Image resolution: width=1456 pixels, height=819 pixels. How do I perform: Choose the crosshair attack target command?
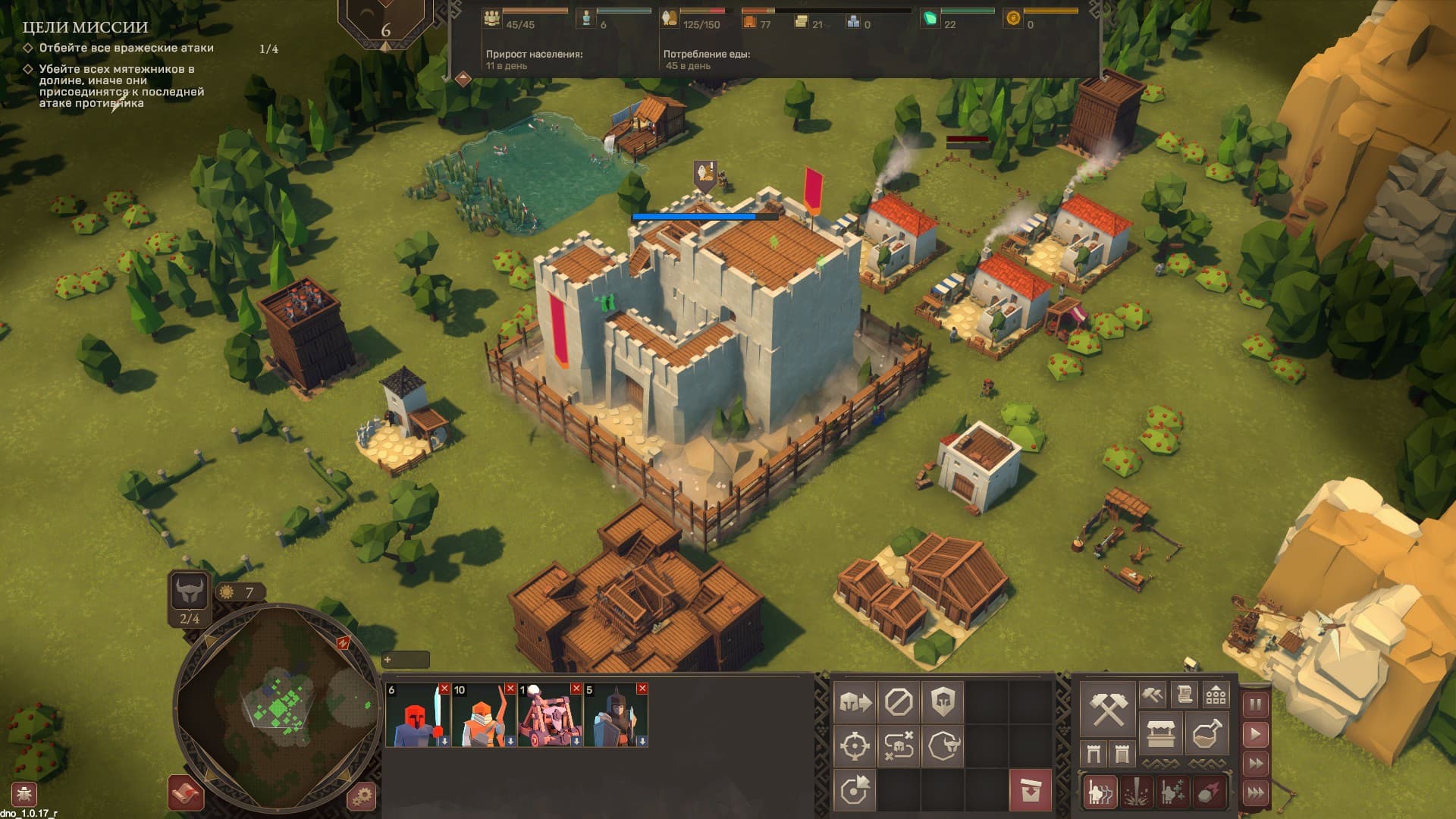pos(855,746)
